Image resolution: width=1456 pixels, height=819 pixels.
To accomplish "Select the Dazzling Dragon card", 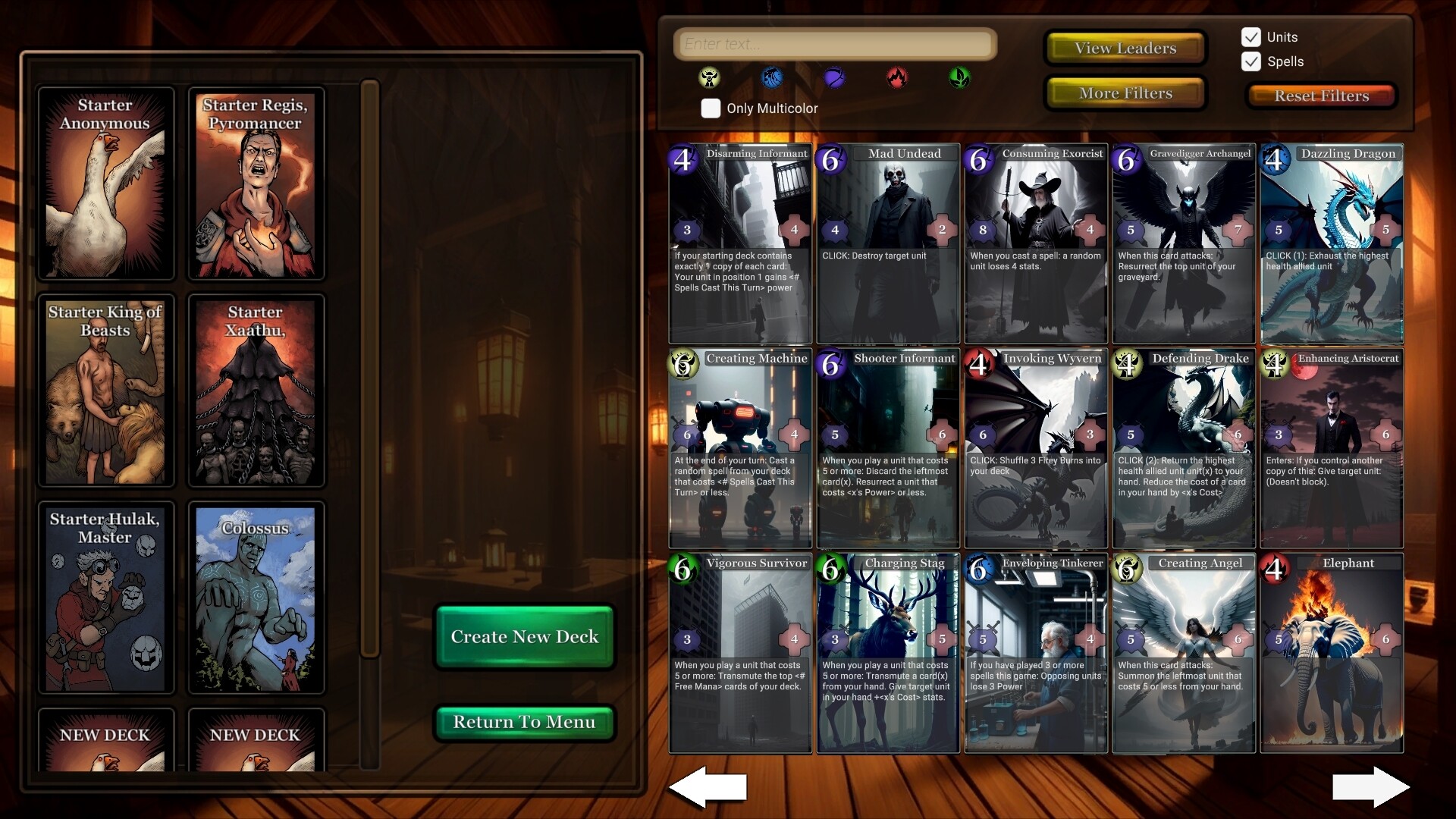I will 1332,243.
